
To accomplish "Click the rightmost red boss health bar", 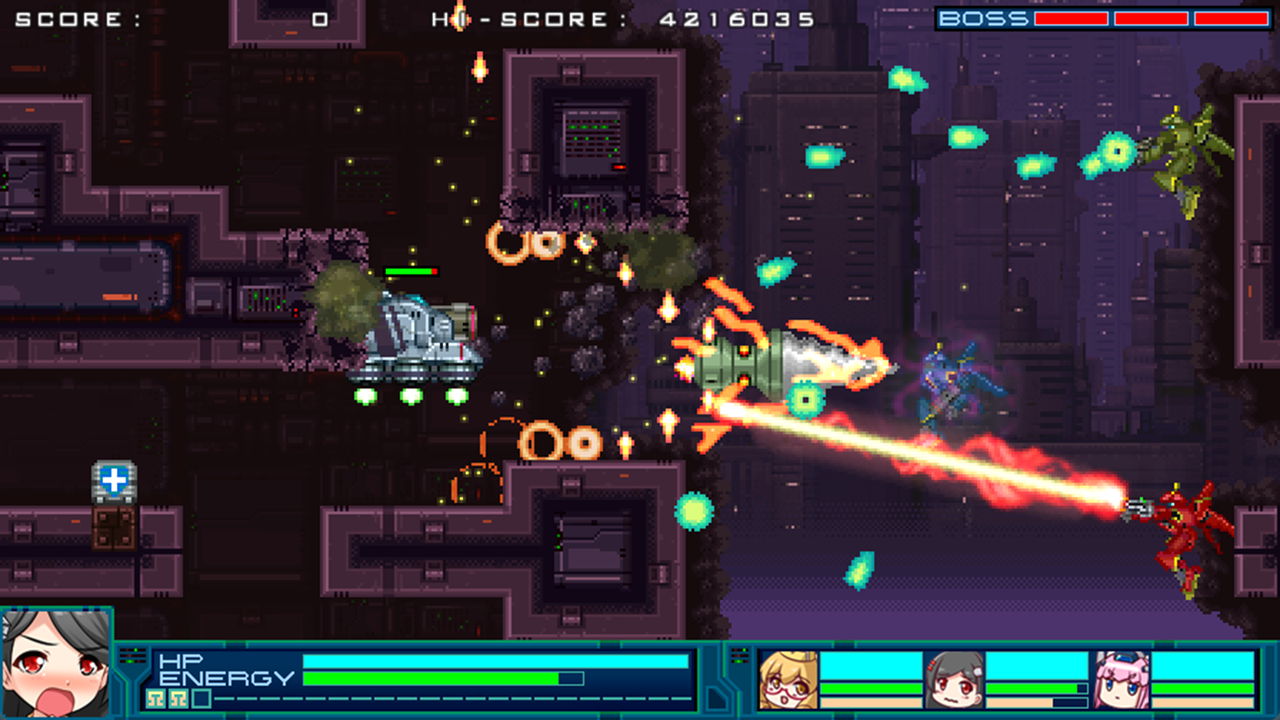I will tap(1230, 16).
